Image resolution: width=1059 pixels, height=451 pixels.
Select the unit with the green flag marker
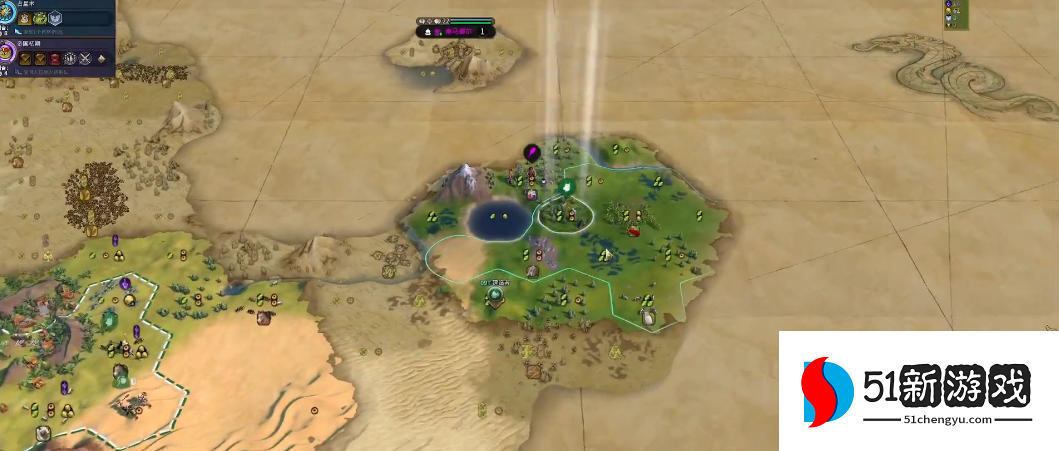[x=566, y=186]
